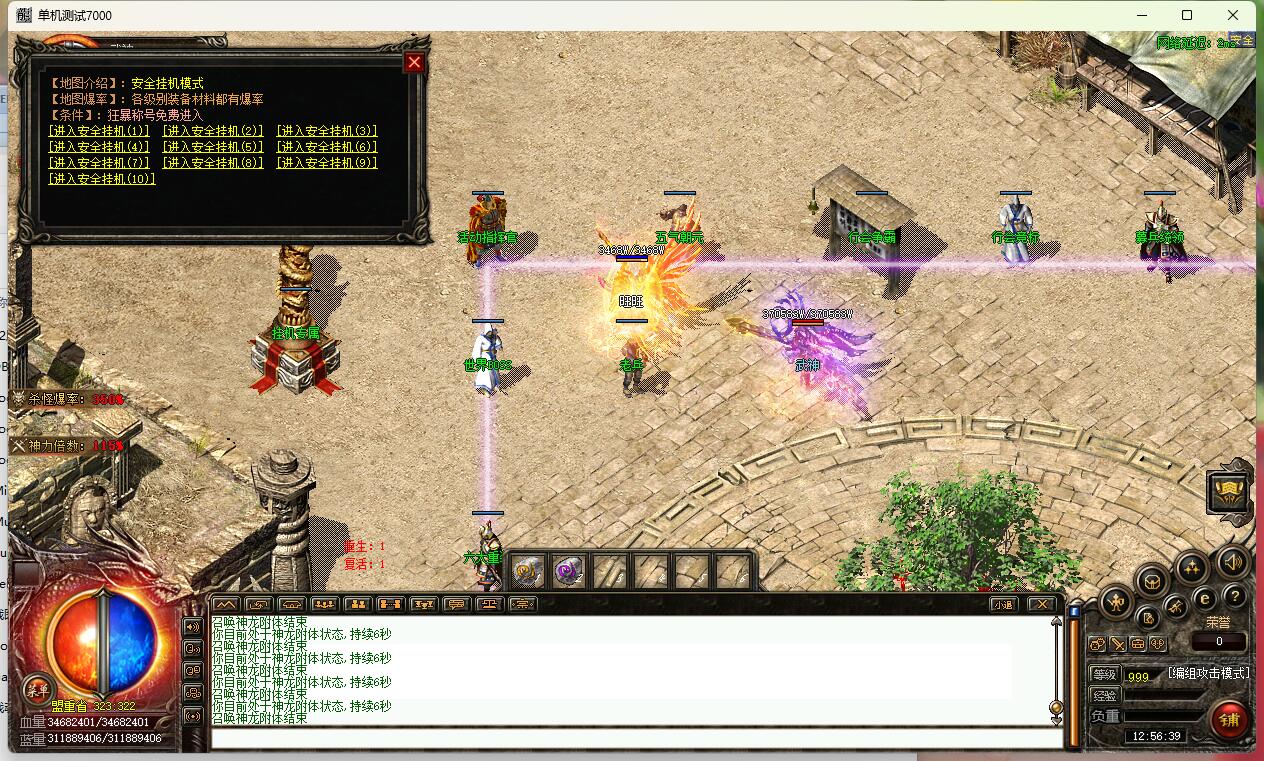Toggle the sound speaker icon
The width and height of the screenshot is (1264, 761).
tap(1232, 561)
